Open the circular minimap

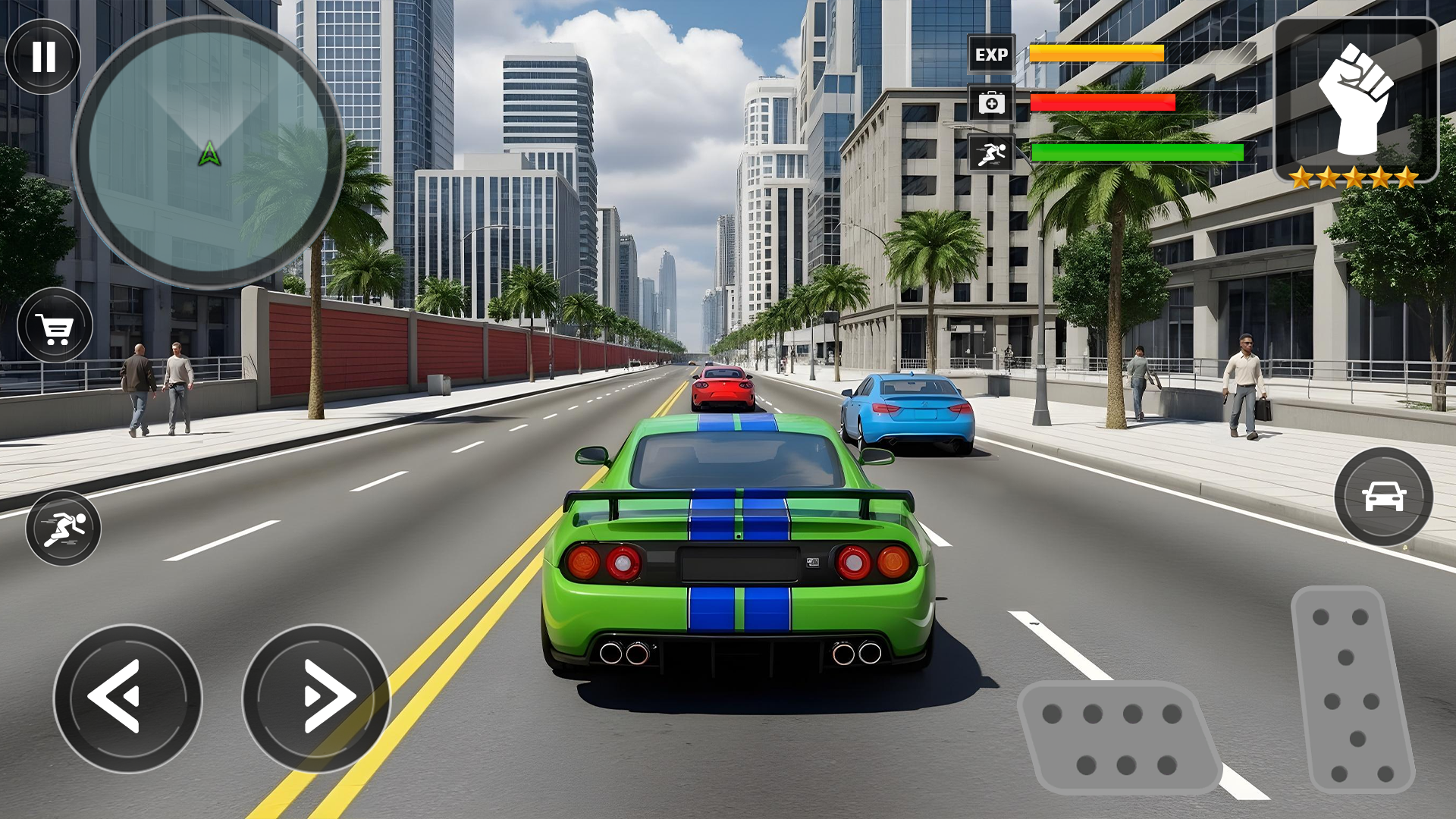tap(209, 152)
